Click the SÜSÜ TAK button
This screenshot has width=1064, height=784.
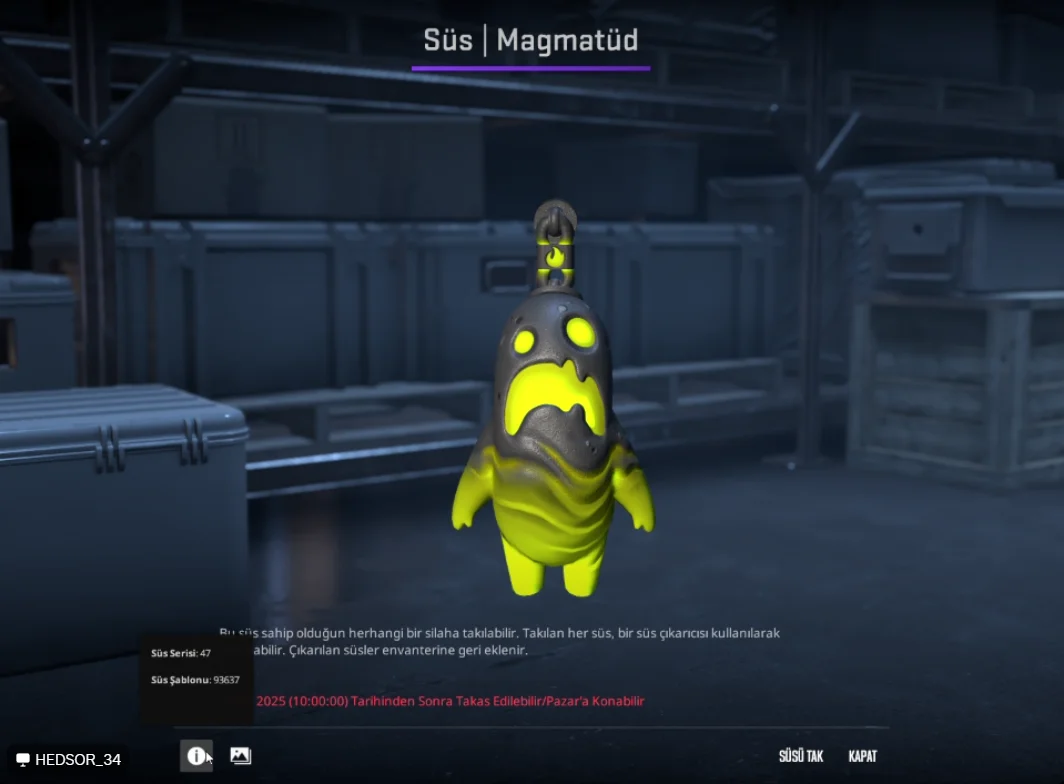click(800, 756)
